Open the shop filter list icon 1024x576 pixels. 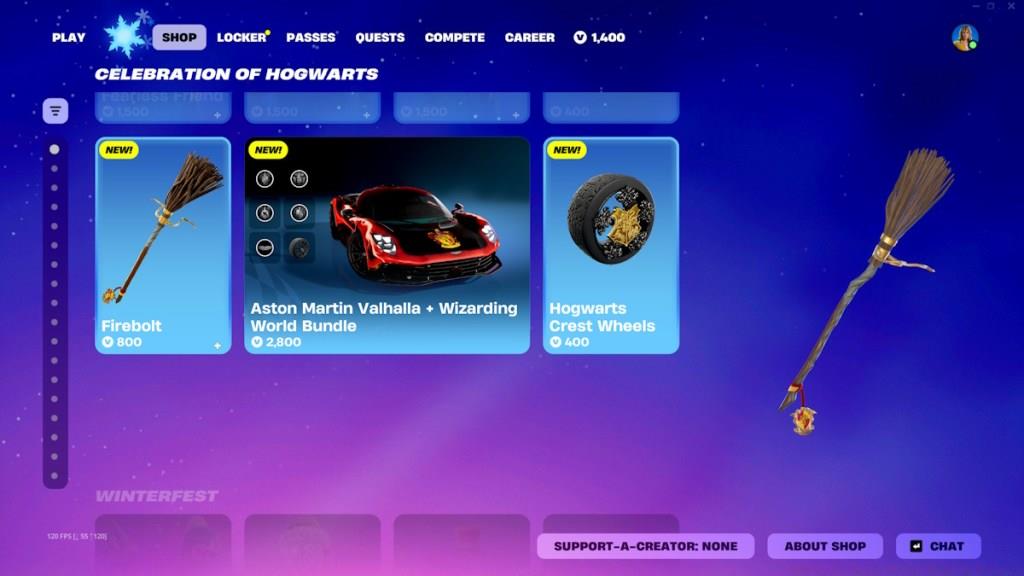pos(55,111)
